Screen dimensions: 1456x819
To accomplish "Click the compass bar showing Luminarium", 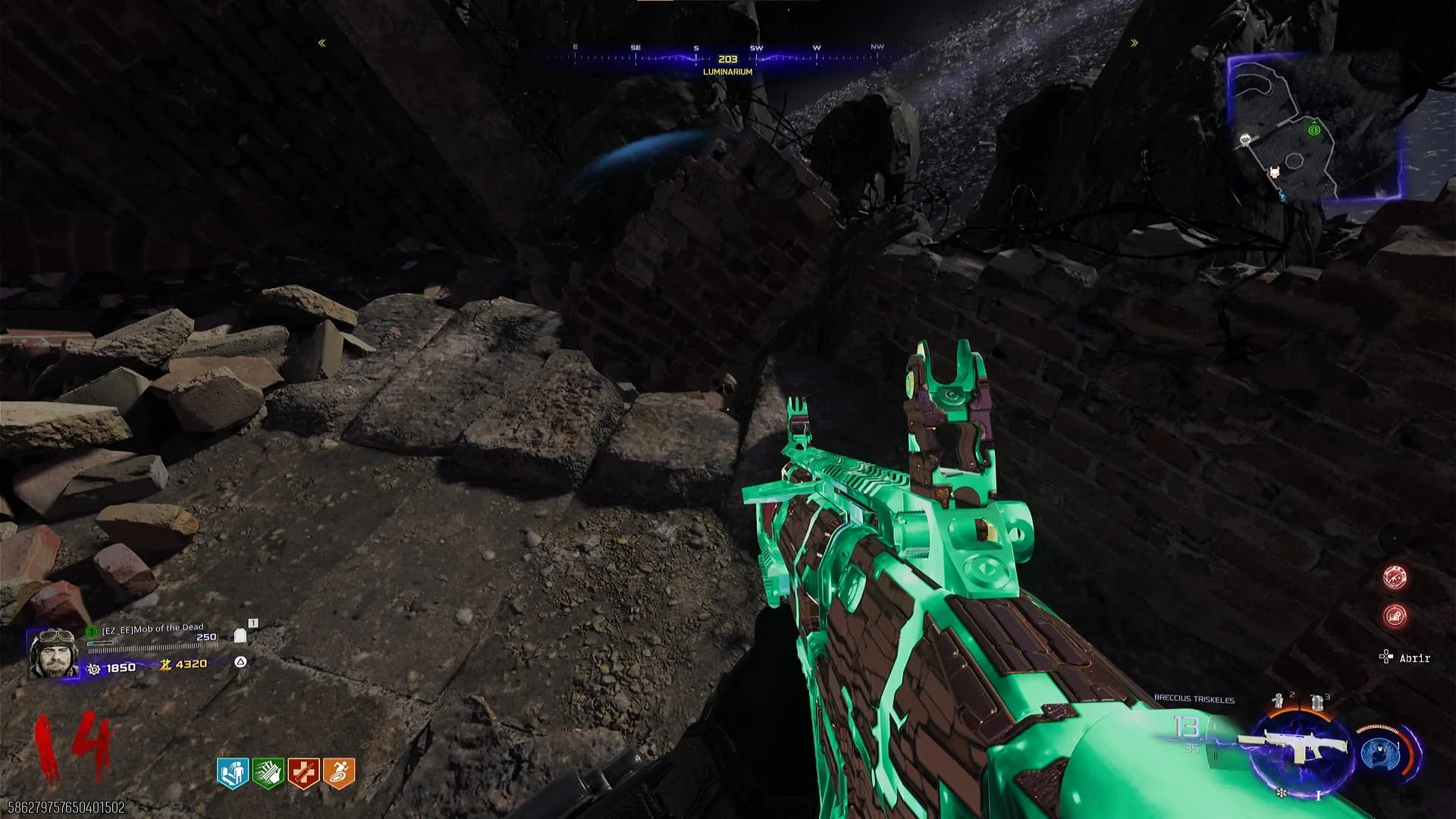I will tap(726, 59).
